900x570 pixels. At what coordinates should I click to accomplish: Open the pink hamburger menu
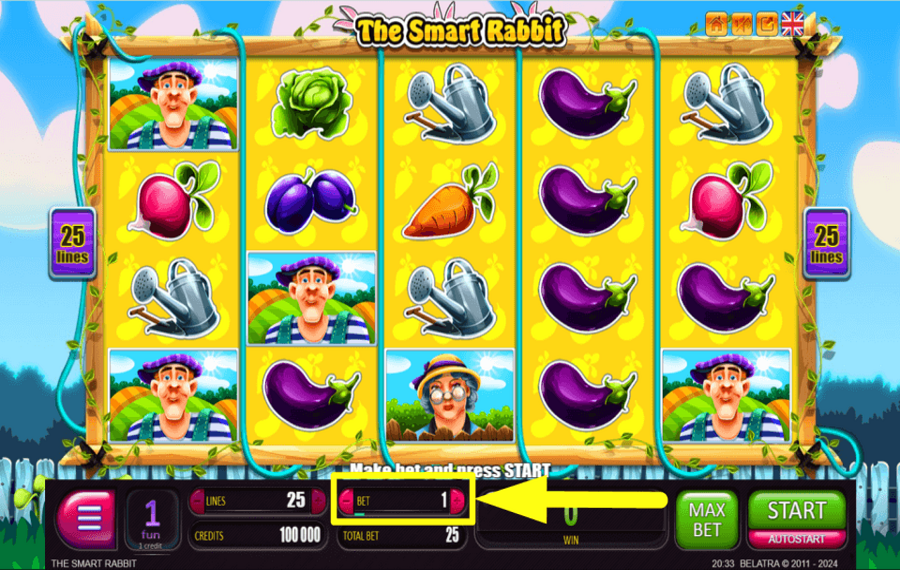point(85,519)
